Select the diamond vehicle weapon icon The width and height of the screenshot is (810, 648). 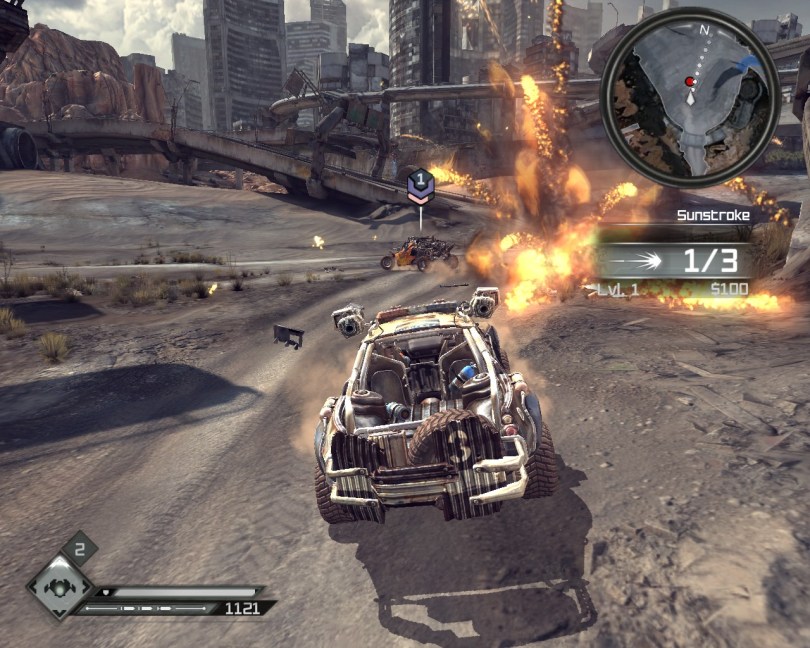coord(60,588)
